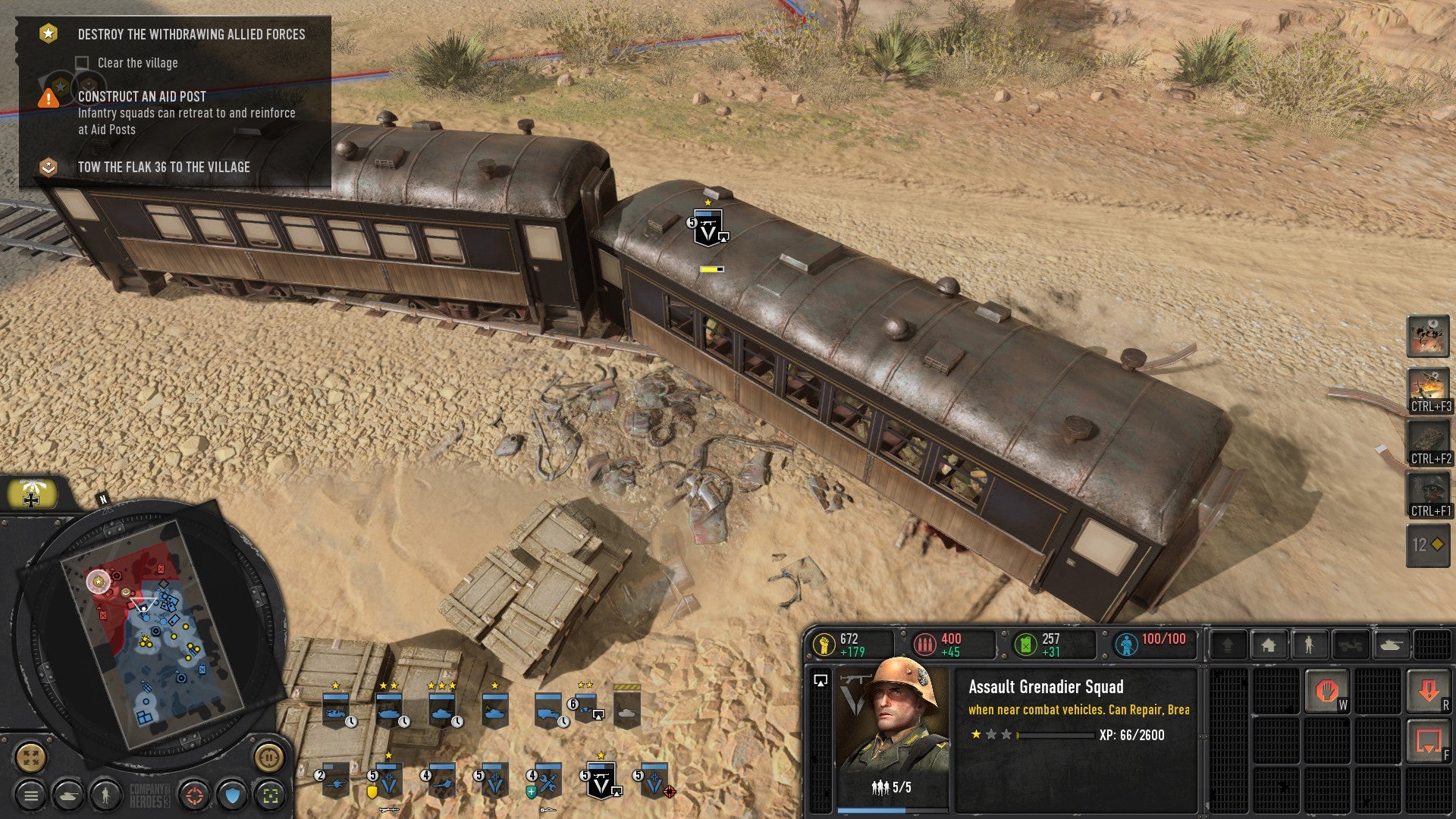Screen dimensions: 1456x819
Task: Click the blue shield icon near the minimap
Action: (x=232, y=795)
